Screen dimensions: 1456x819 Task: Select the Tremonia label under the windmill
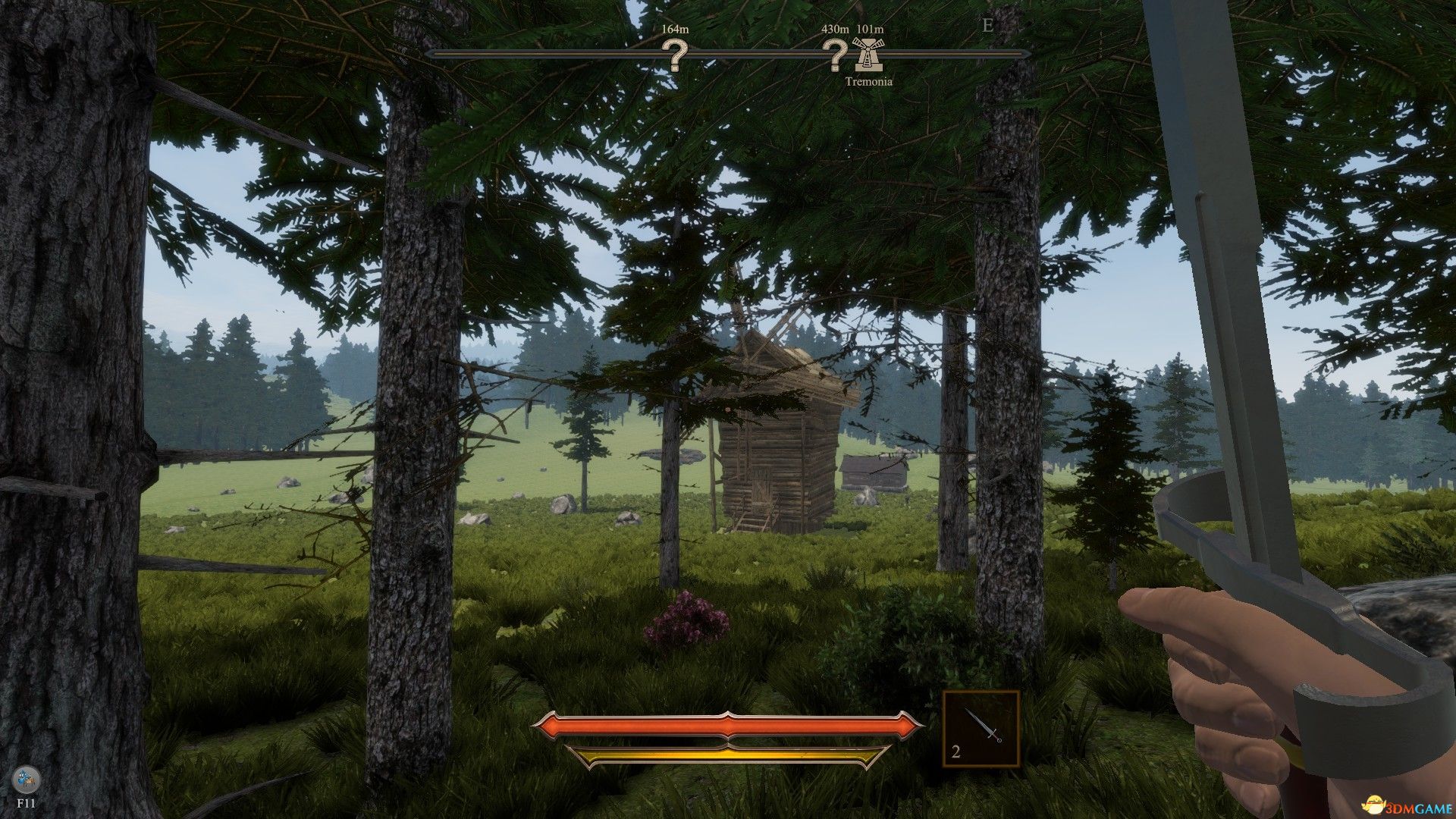pyautogui.click(x=870, y=80)
